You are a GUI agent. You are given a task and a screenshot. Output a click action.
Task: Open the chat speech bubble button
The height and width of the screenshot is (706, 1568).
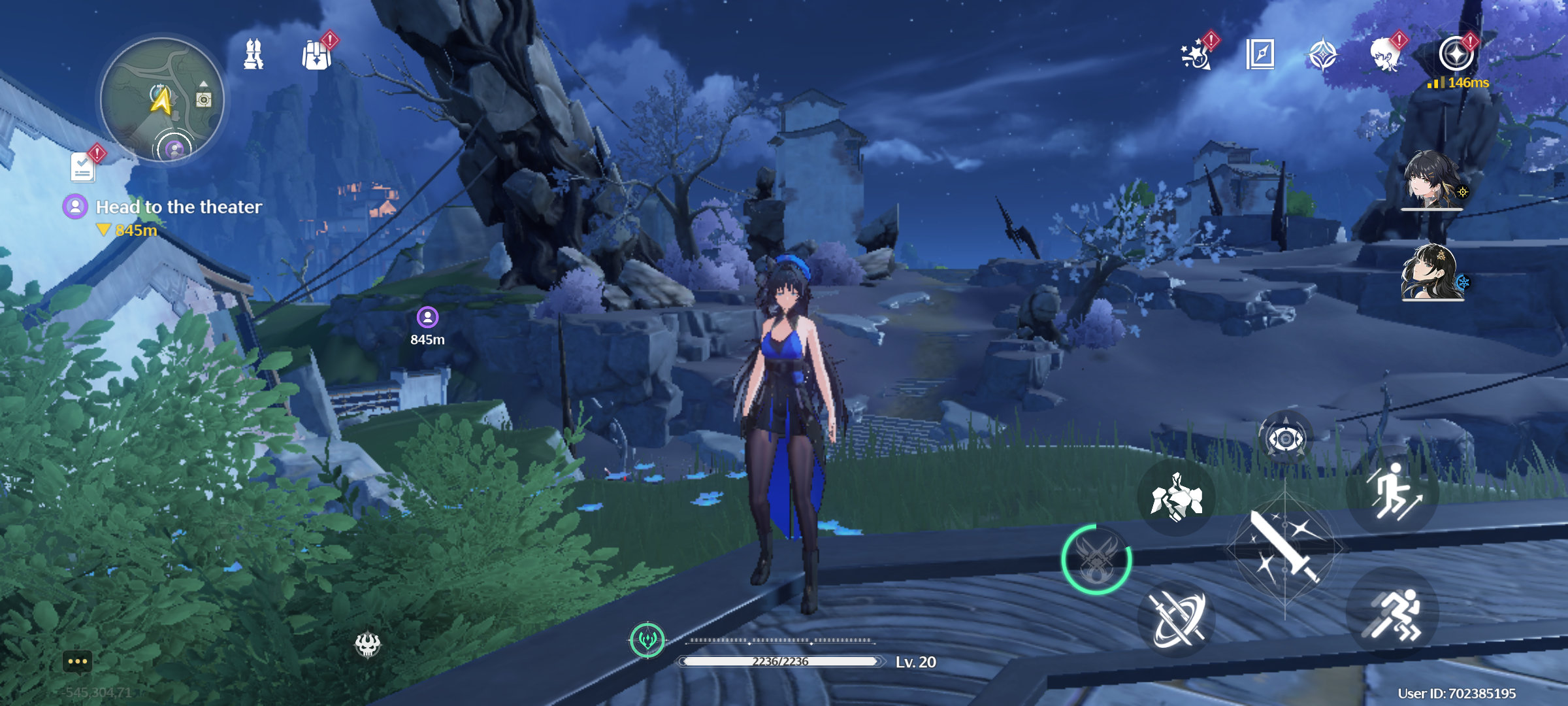(77, 662)
